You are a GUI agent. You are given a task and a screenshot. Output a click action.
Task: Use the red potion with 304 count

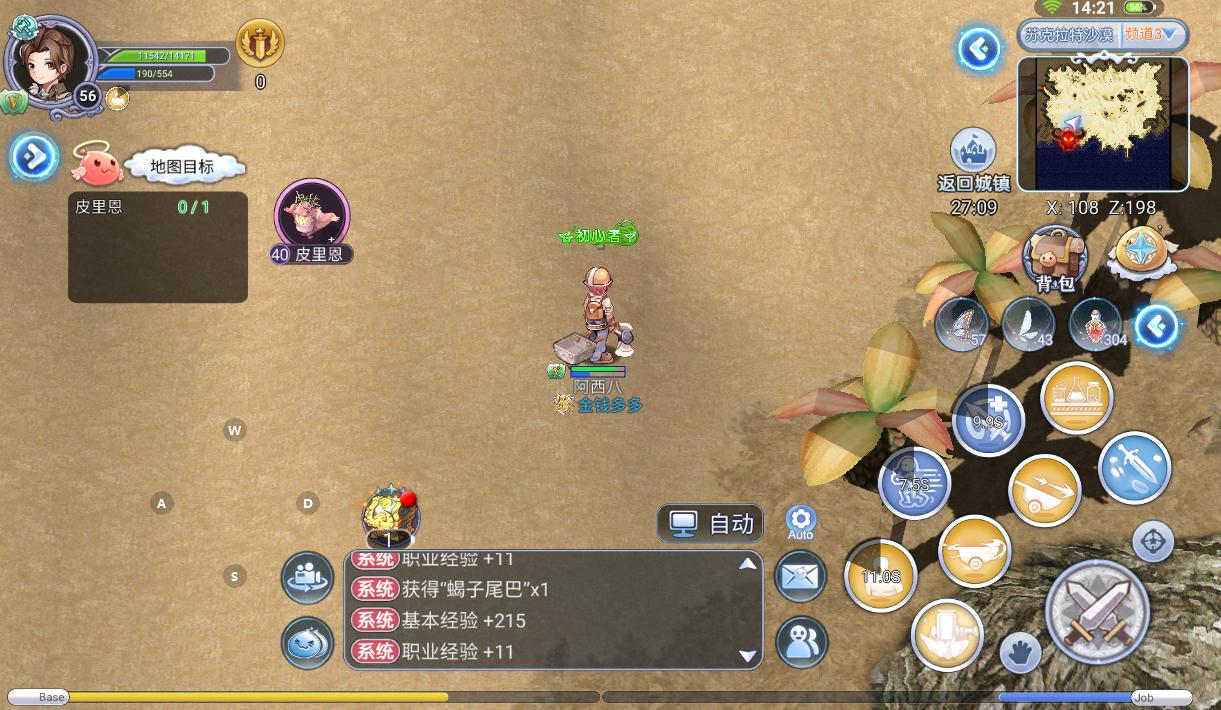tap(1095, 323)
